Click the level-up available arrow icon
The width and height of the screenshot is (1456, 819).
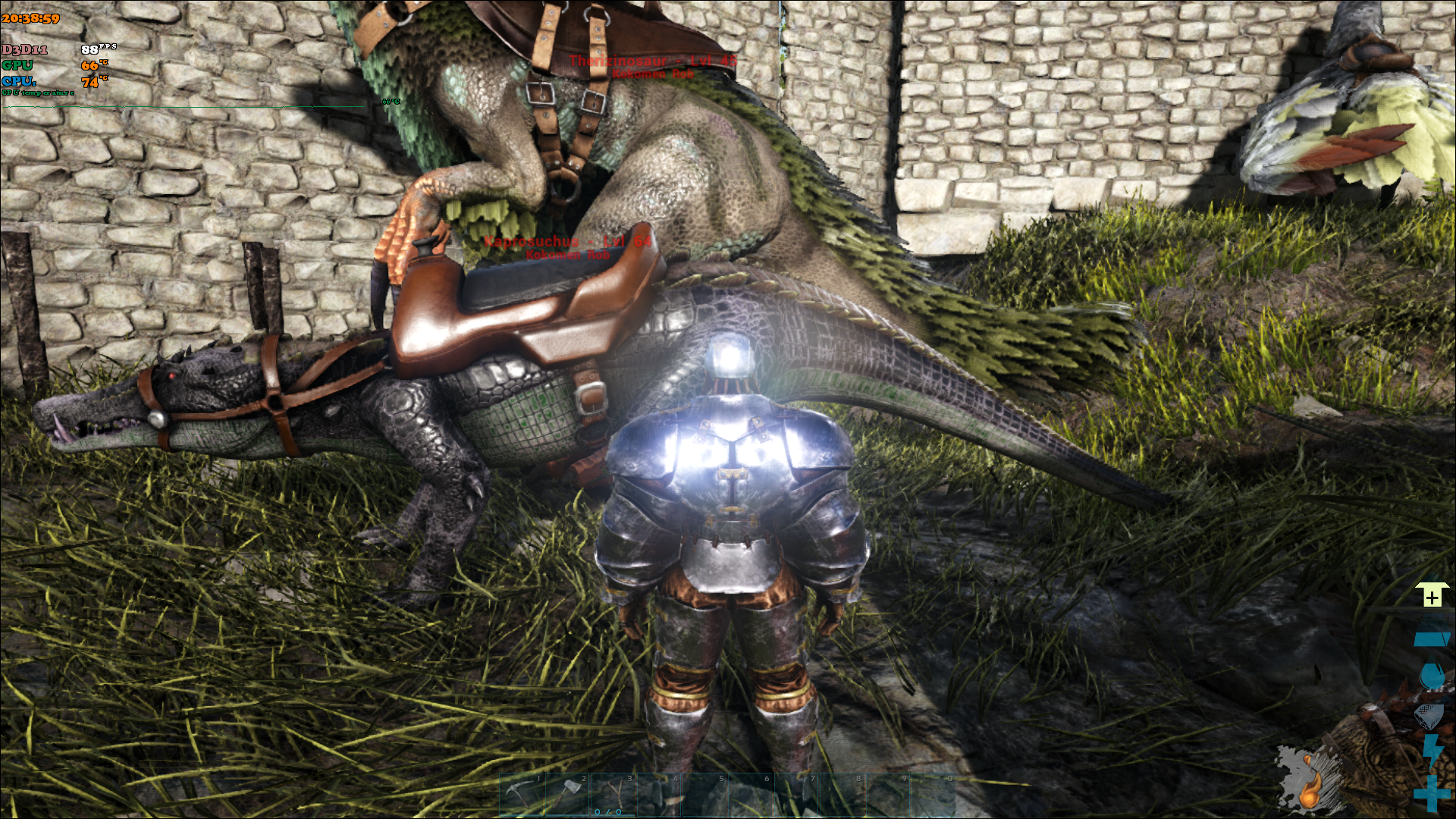click(1432, 595)
